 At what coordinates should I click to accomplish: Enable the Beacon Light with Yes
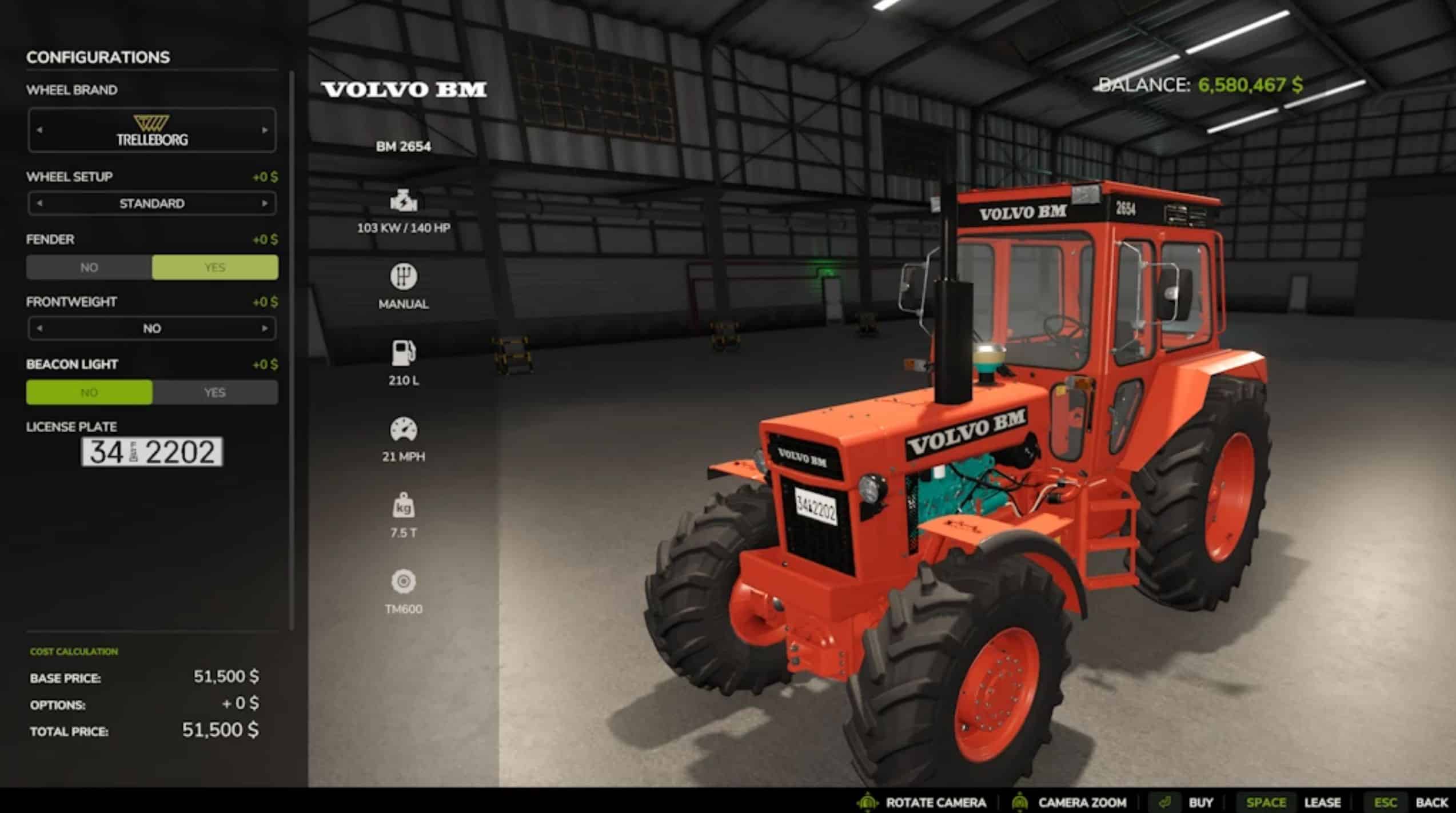[x=215, y=393]
